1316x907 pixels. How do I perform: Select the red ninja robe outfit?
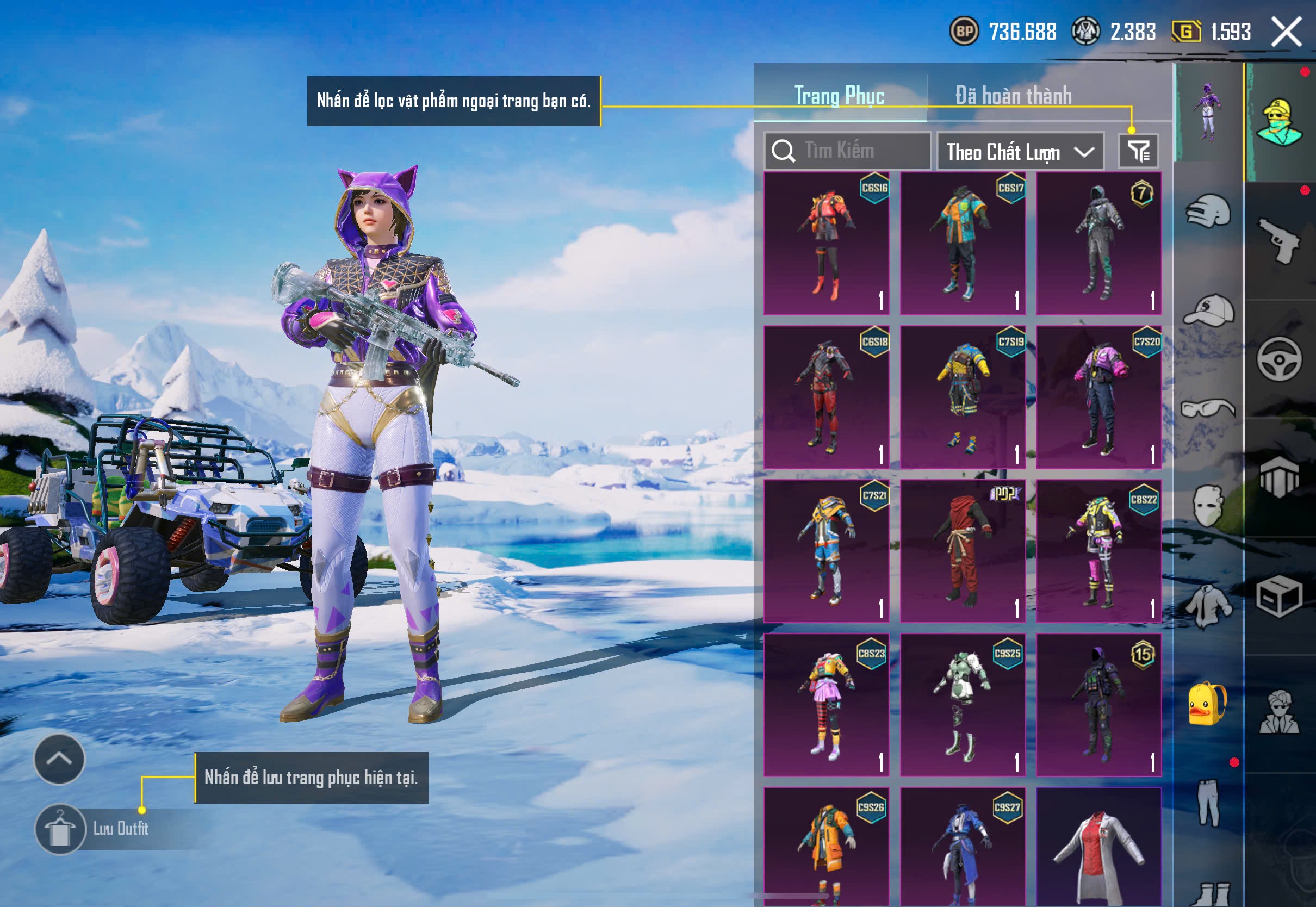click(x=963, y=551)
